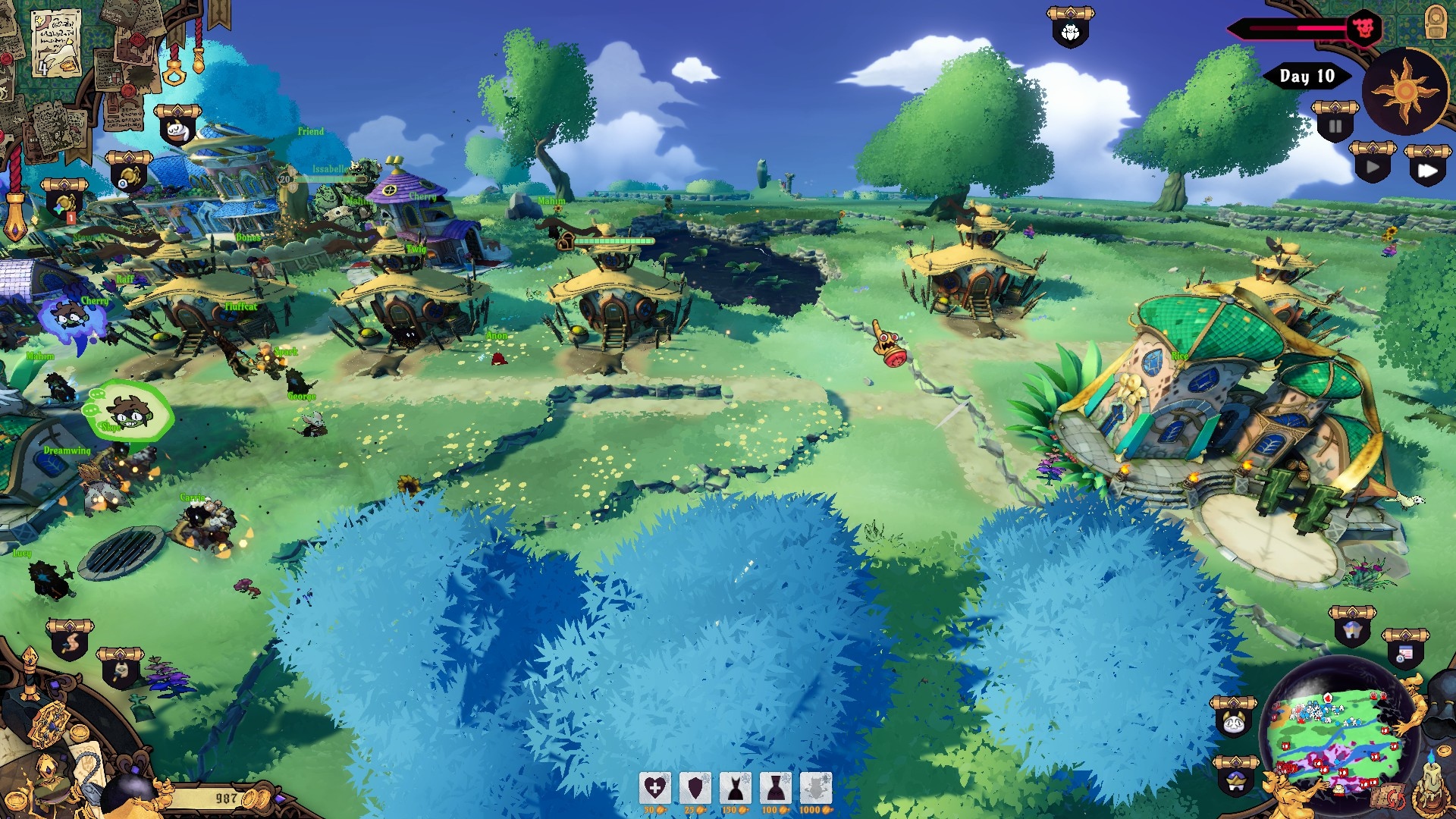Set normal speed with the play button
The image size is (1456, 819).
[x=1373, y=167]
